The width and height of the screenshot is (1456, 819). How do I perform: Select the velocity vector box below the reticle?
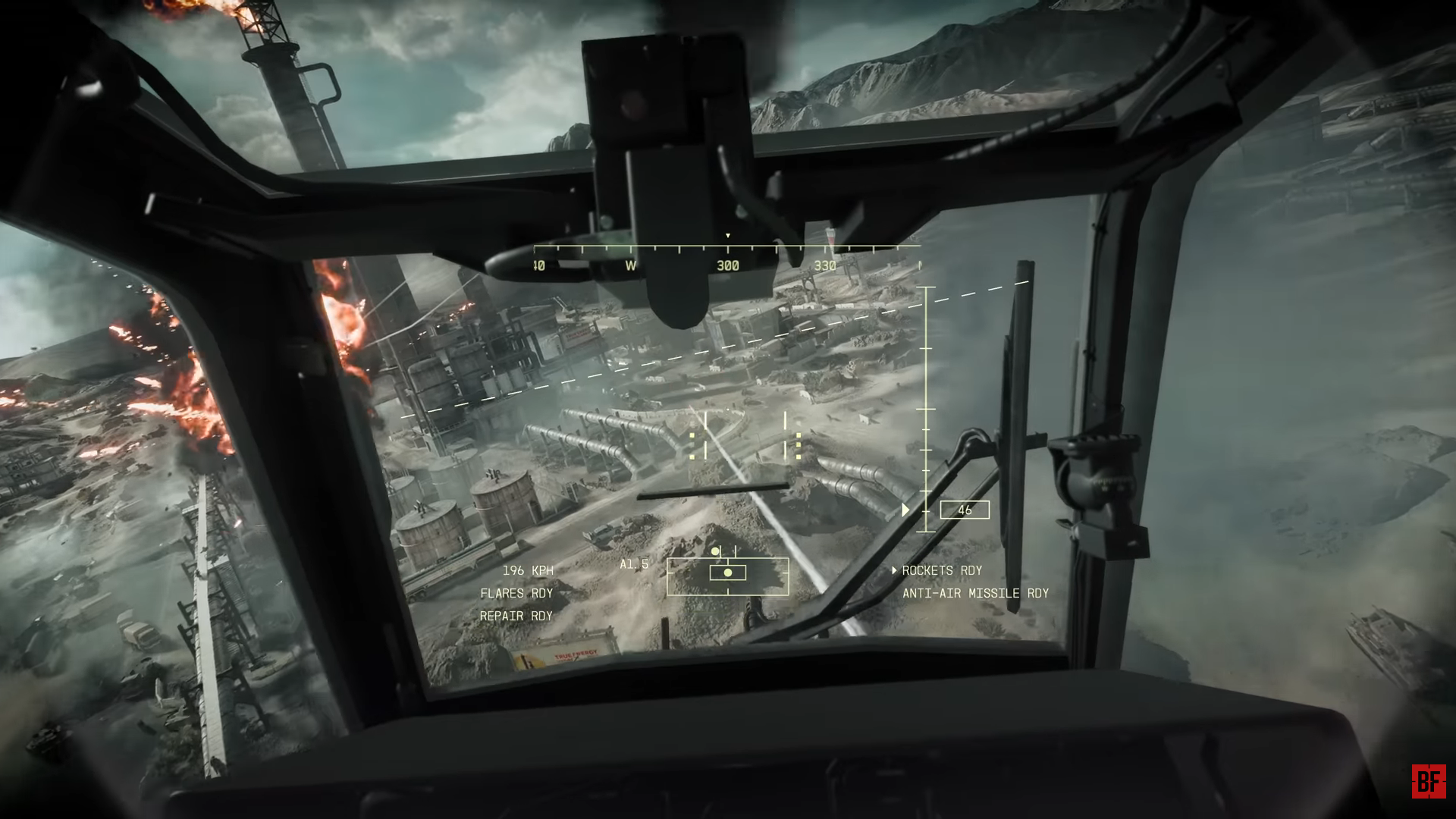(x=726, y=575)
